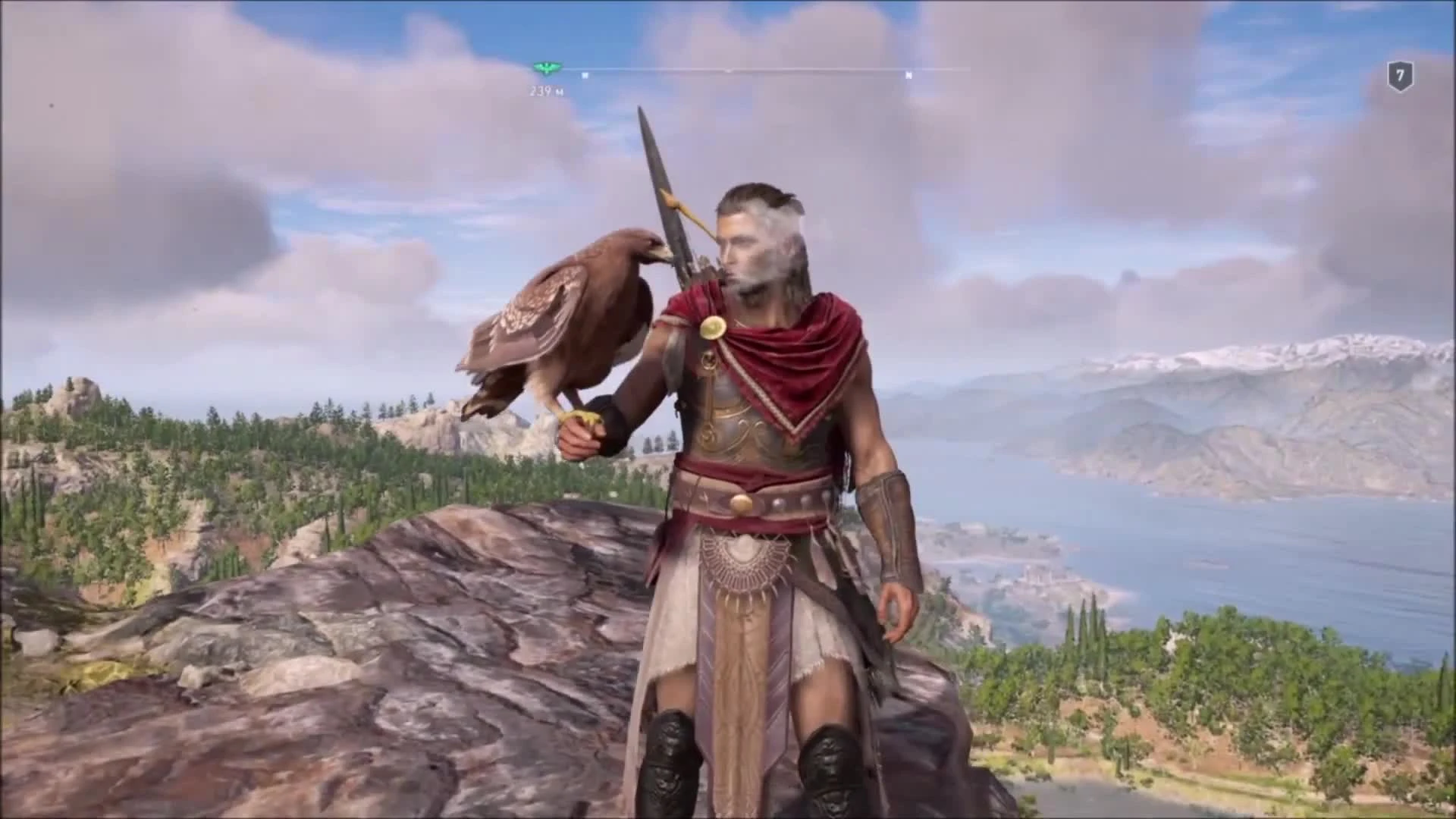Click the N north marker on the compass
1456x819 pixels.
[909, 76]
